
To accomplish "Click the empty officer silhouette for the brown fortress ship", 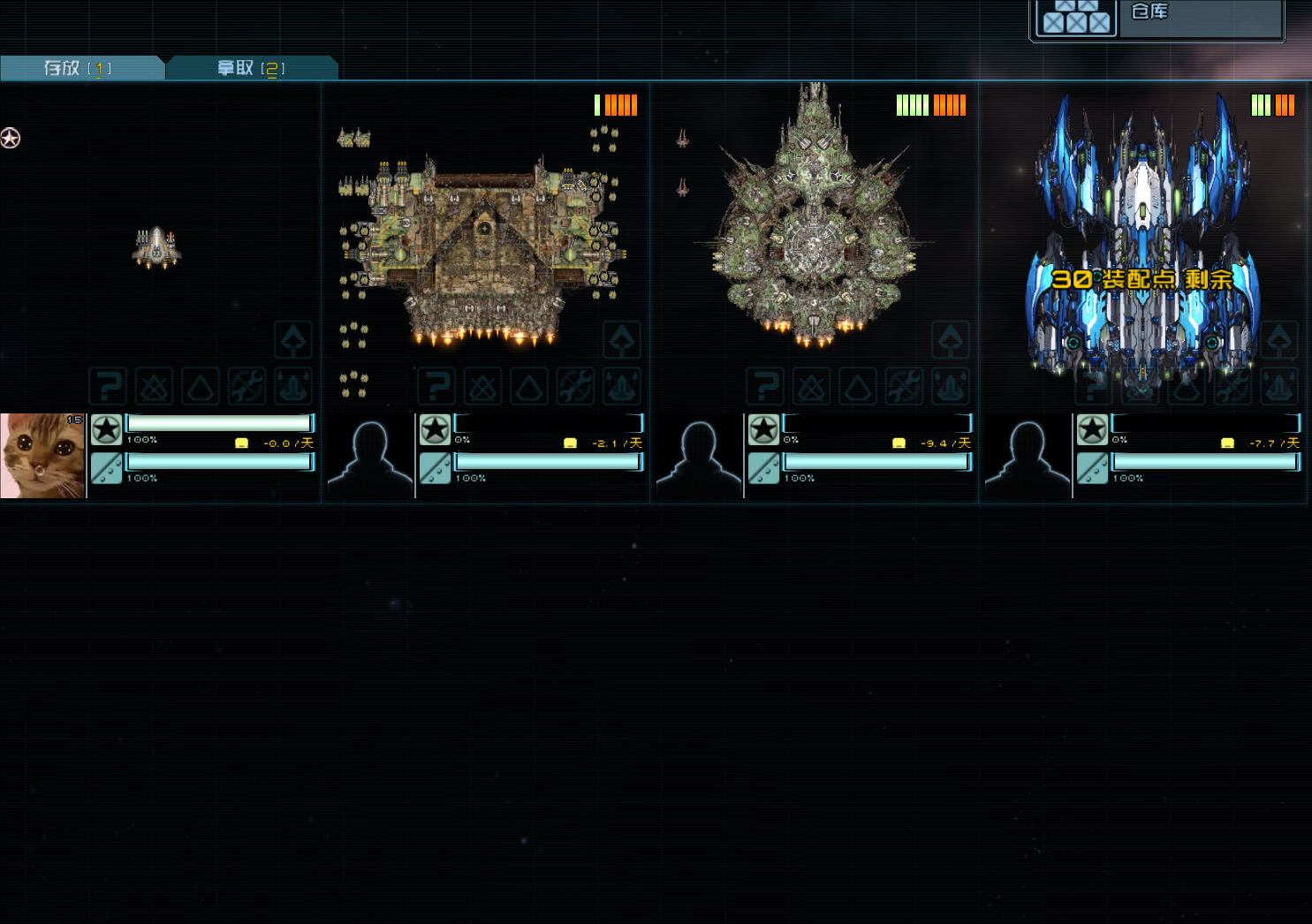I will [370, 456].
